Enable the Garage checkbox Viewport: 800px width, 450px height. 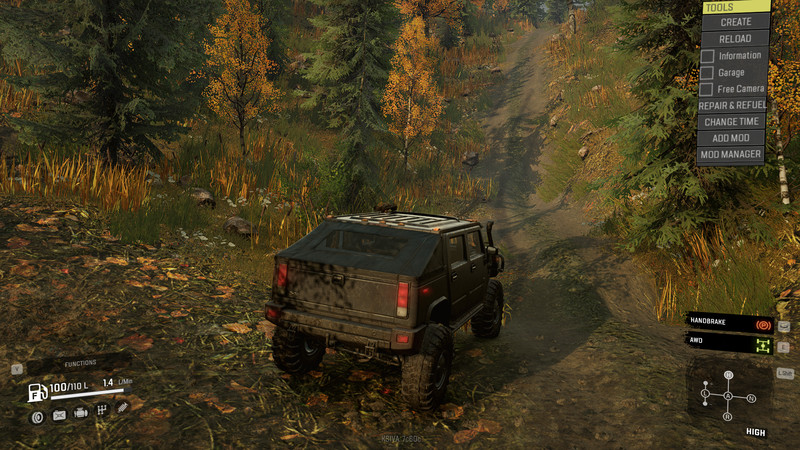[x=707, y=73]
